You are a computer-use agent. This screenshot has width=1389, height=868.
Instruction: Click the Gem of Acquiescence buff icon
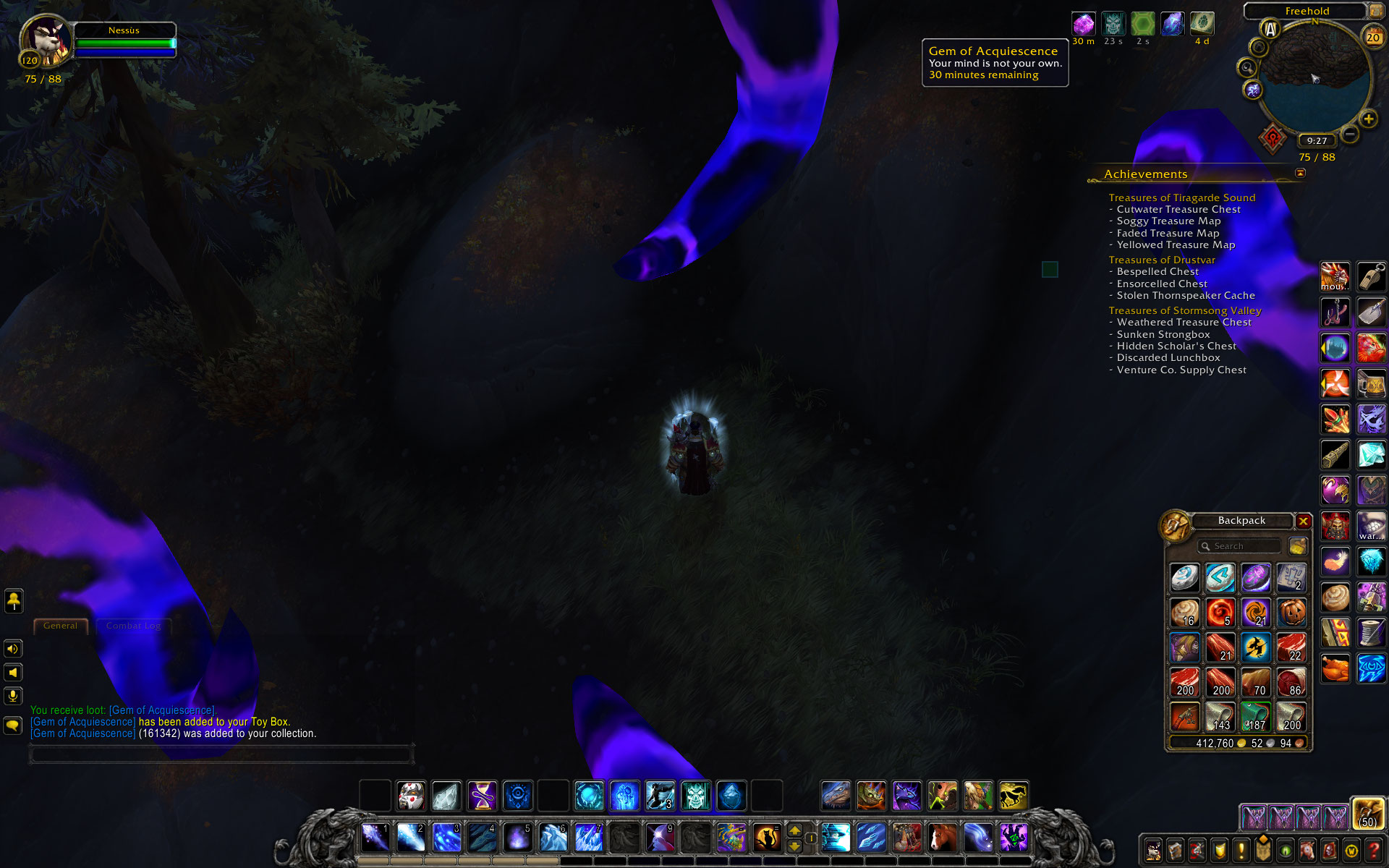[x=1083, y=24]
